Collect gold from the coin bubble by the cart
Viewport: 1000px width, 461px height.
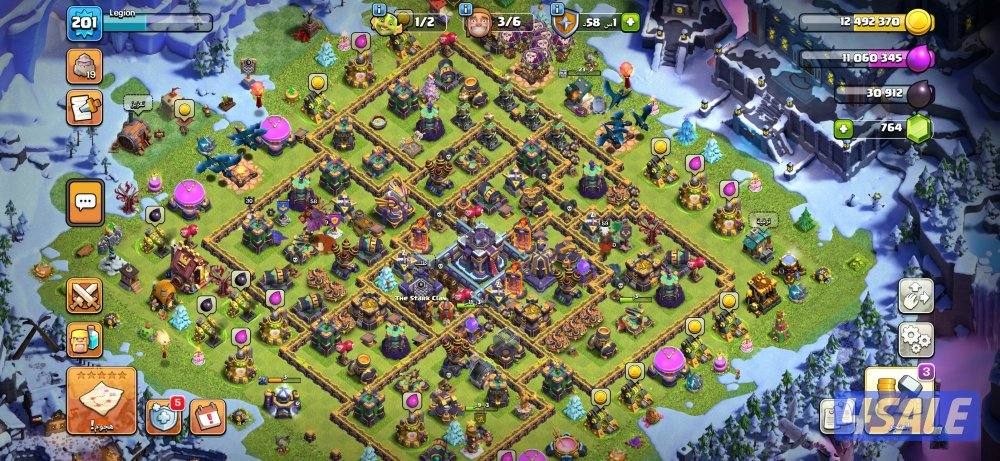[184, 108]
